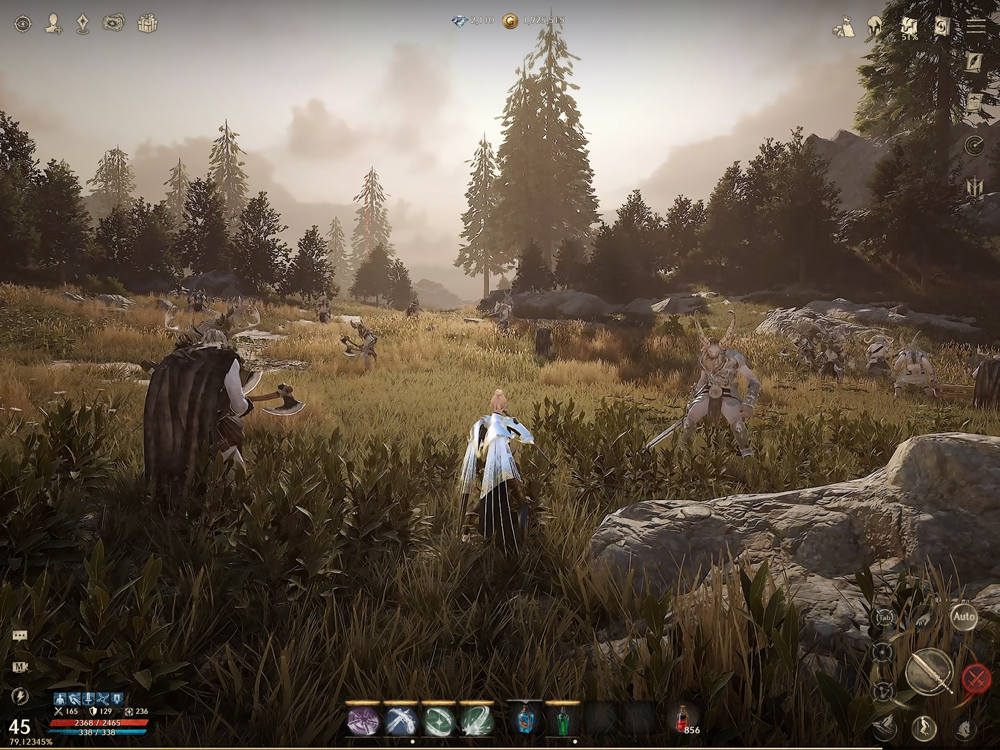Activate the purple orb skill
Image resolution: width=1000 pixels, height=750 pixels.
pyautogui.click(x=363, y=720)
